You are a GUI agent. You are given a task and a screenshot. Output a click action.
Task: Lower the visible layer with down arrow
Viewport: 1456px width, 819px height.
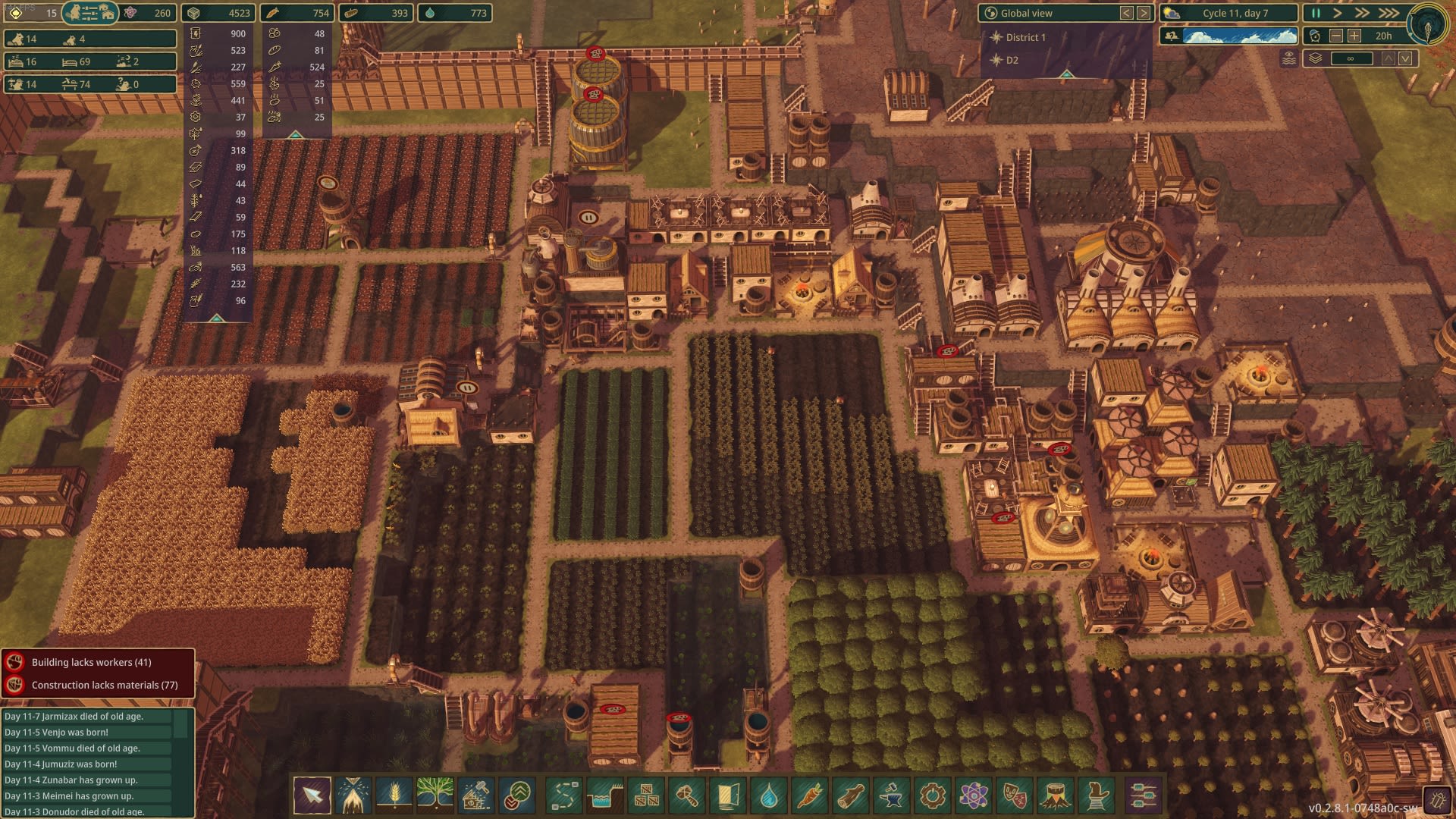click(x=1406, y=58)
